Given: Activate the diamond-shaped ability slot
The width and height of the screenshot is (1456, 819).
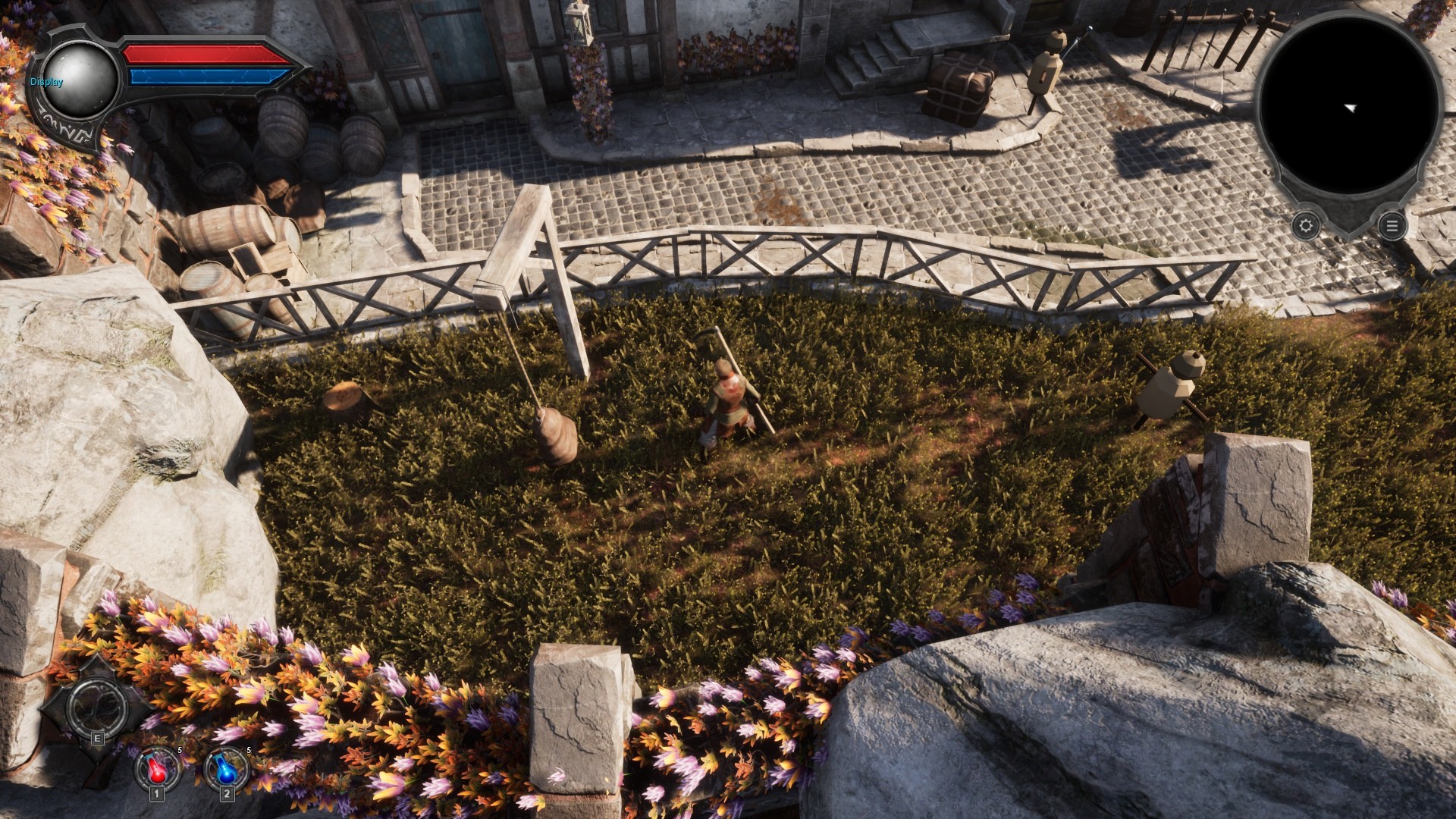Looking at the screenshot, I should click(95, 707).
